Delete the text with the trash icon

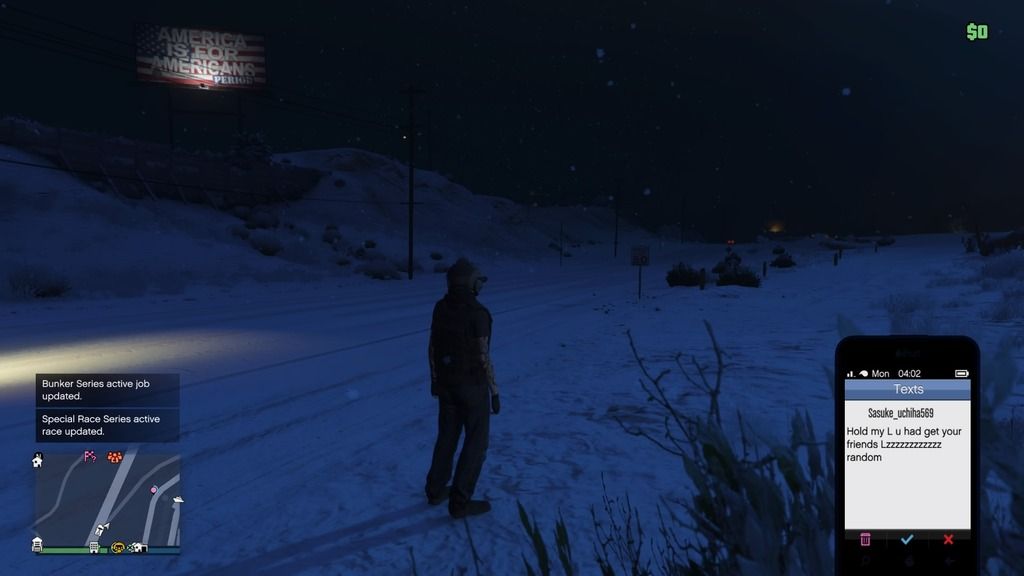tap(865, 539)
